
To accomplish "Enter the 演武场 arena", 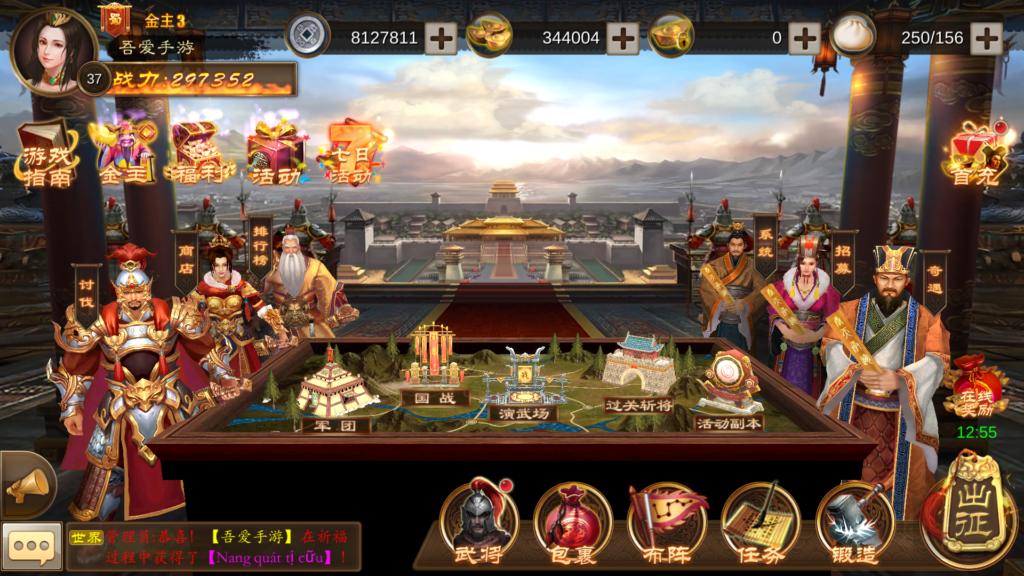I will [x=527, y=381].
